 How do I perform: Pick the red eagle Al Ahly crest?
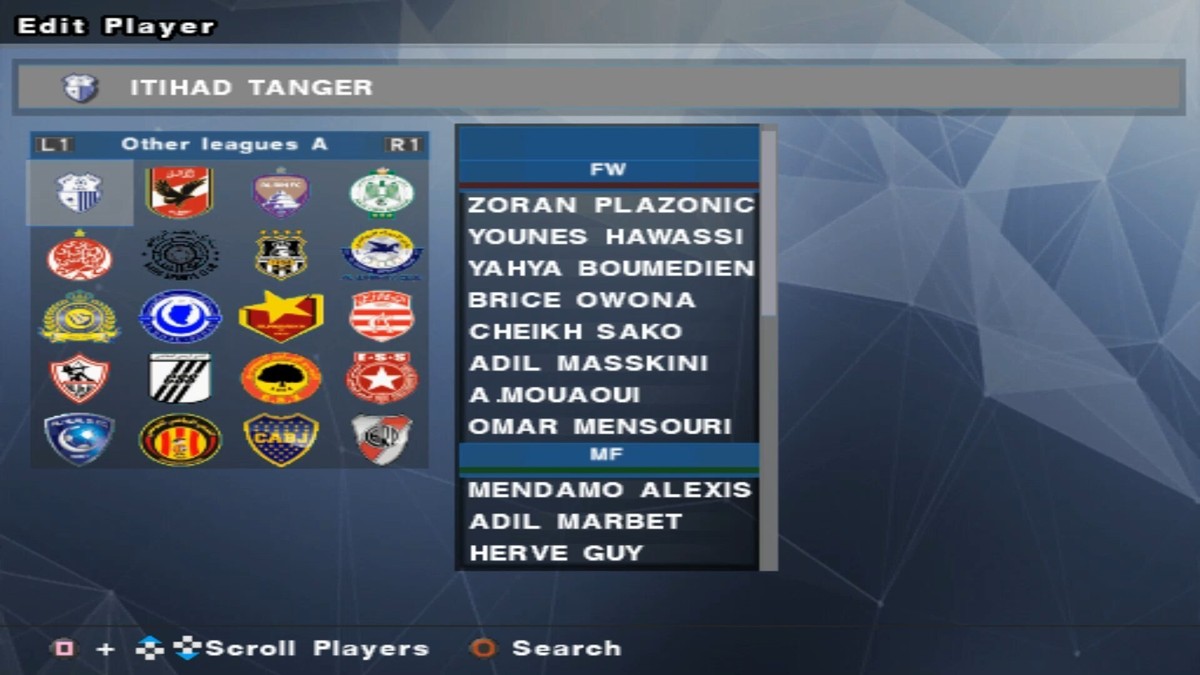[180, 193]
